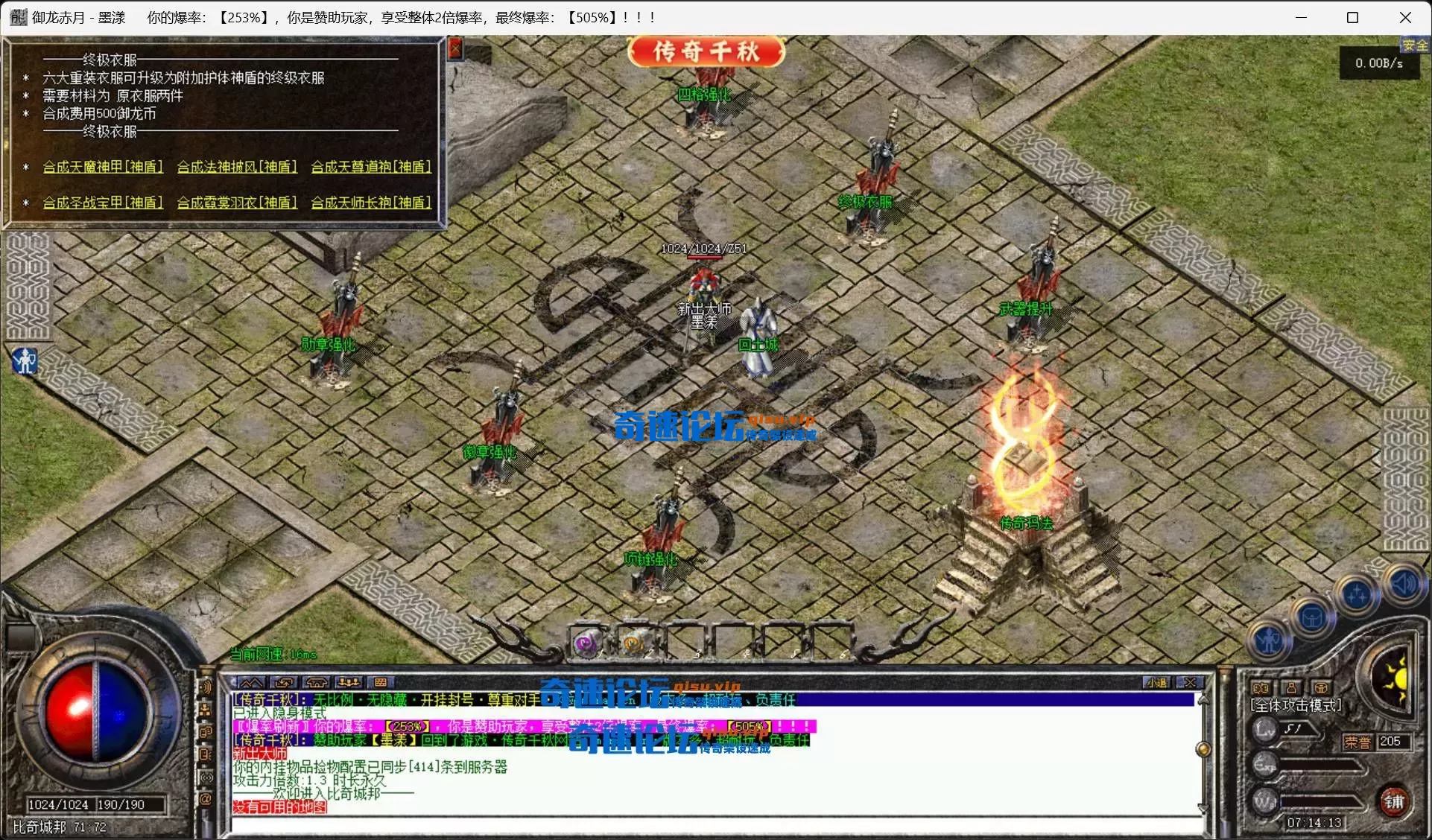Select the 合成天师长袍[神盾] link
Screen dimensions: 1432x840
tap(371, 203)
